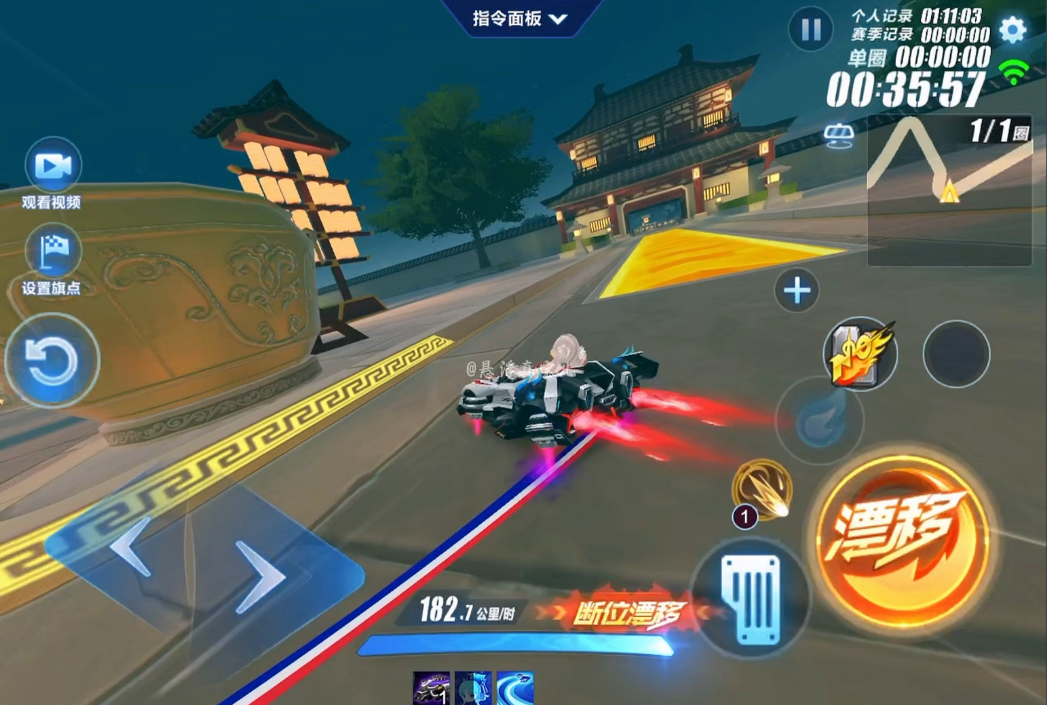Tap the empty dark round skill button
This screenshot has height=705, width=1047.
(x=956, y=353)
